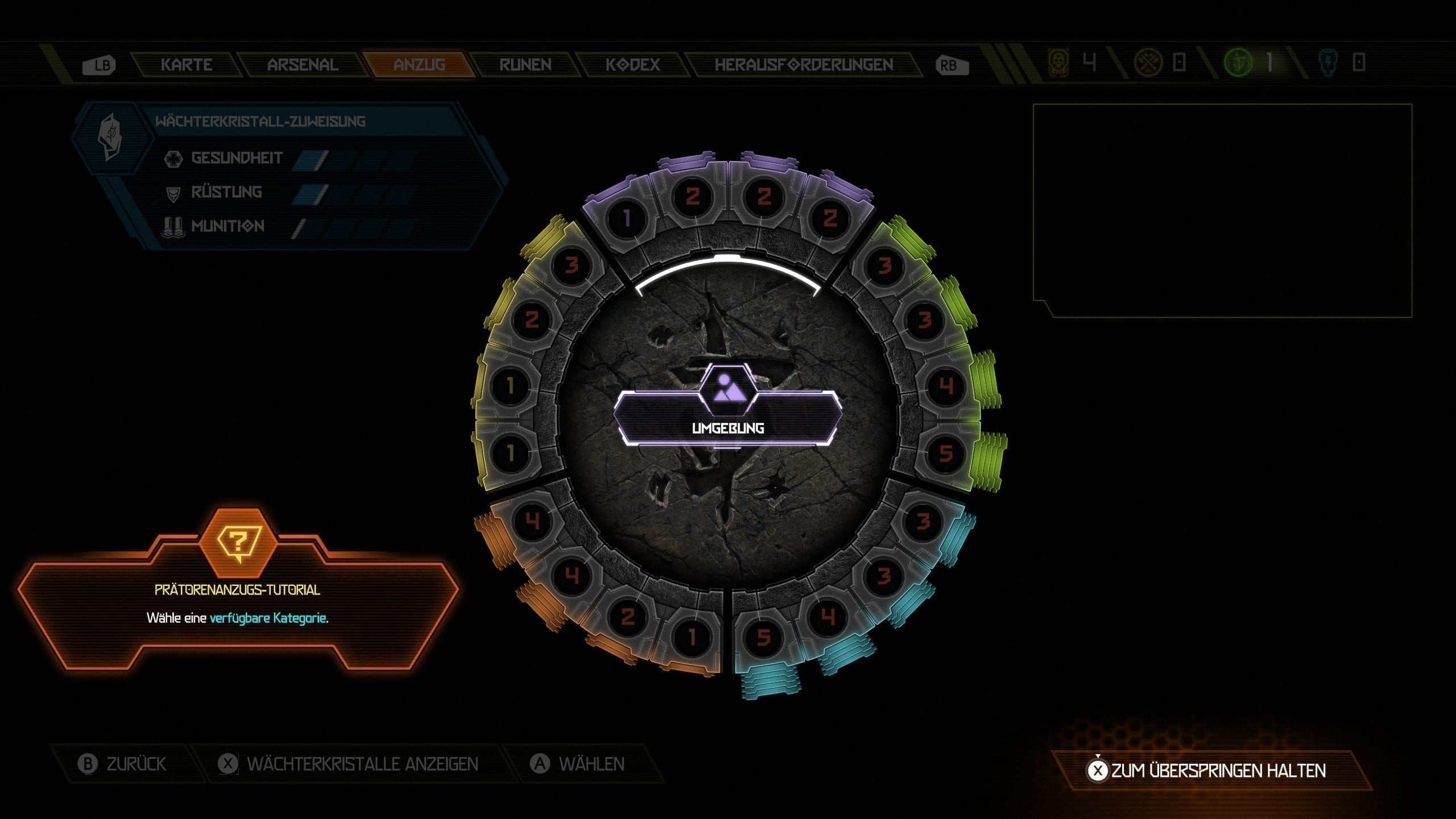Click the purple slot numbered 1
The image size is (1456, 819).
pyautogui.click(x=627, y=218)
